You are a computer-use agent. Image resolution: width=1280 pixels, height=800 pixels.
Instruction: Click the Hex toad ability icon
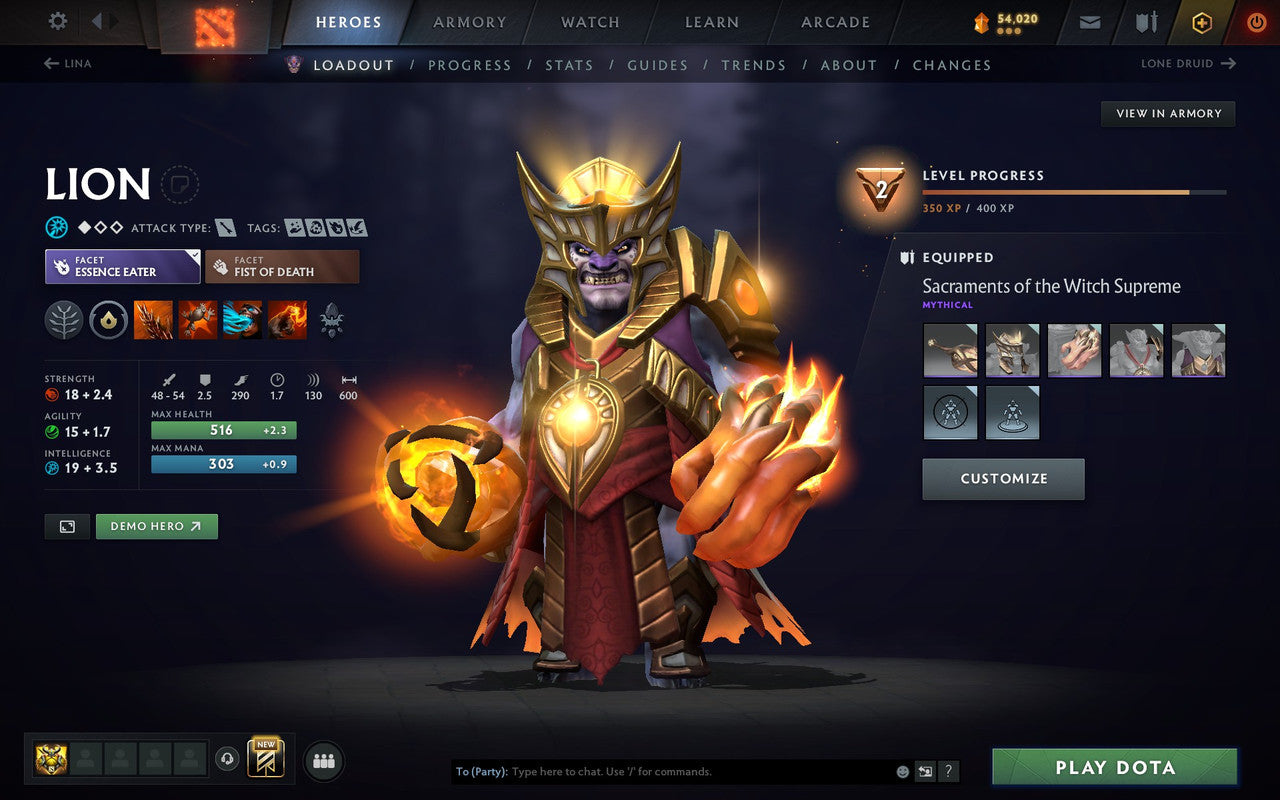pos(198,320)
